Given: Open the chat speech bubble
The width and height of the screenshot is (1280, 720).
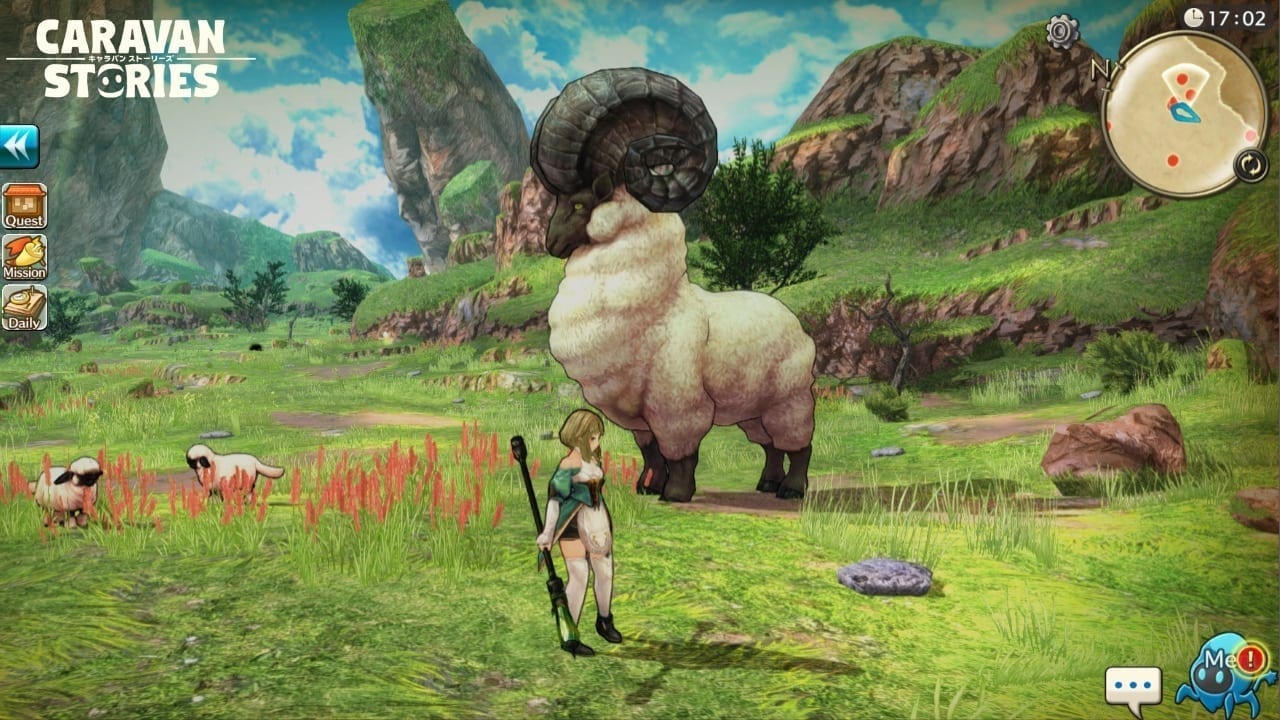Looking at the screenshot, I should 1133,688.
